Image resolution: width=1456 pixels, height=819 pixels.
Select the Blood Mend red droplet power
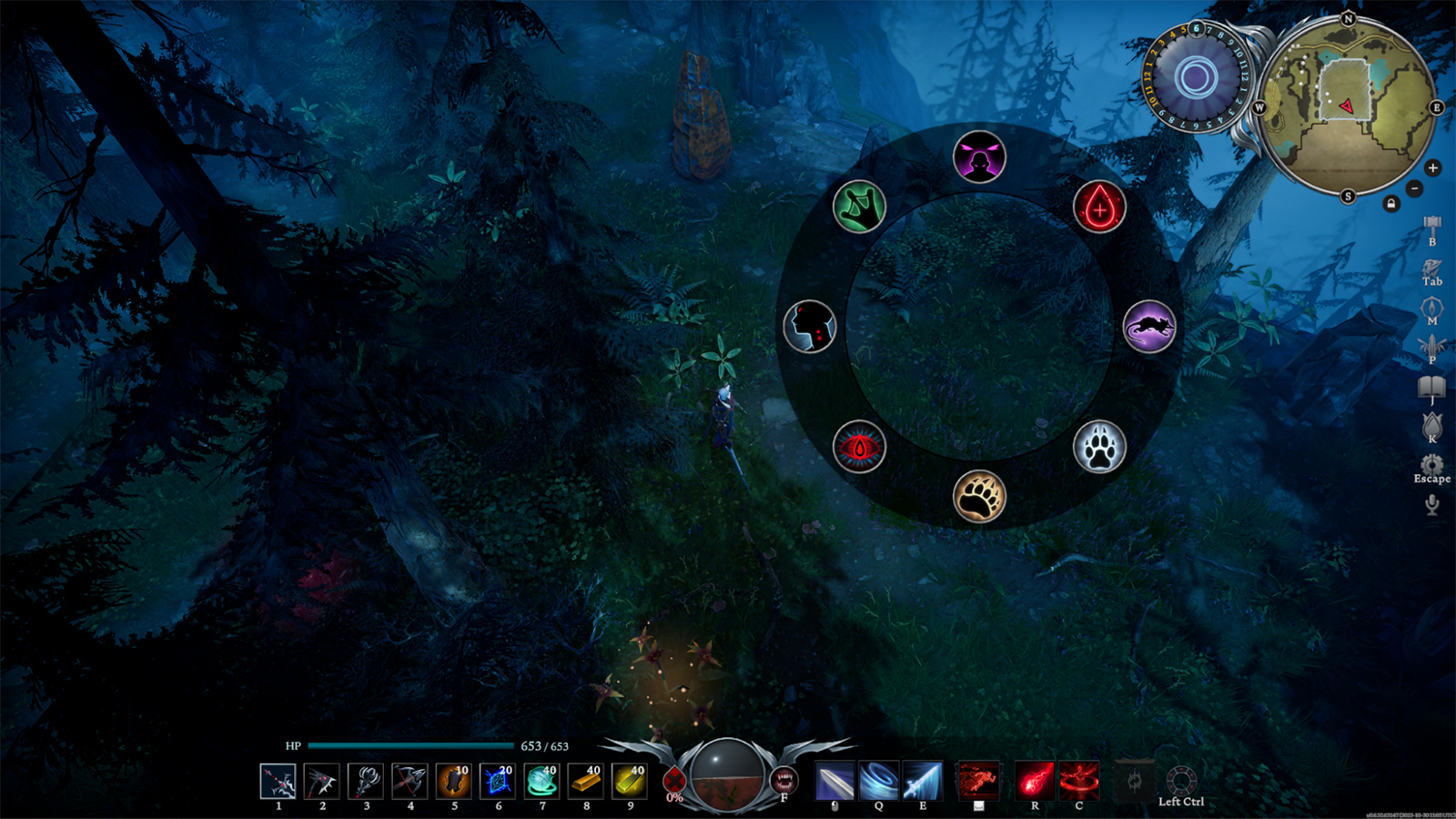1099,207
